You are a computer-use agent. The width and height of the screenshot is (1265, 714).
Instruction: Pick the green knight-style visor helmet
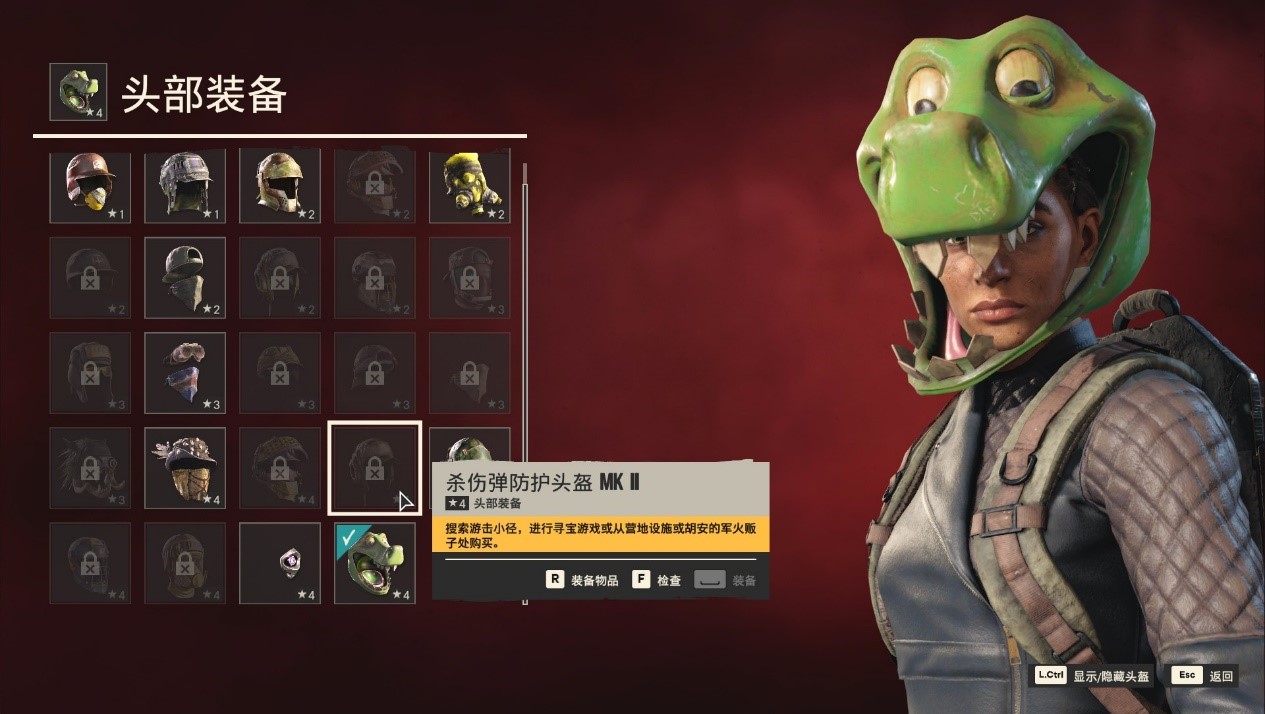point(280,186)
